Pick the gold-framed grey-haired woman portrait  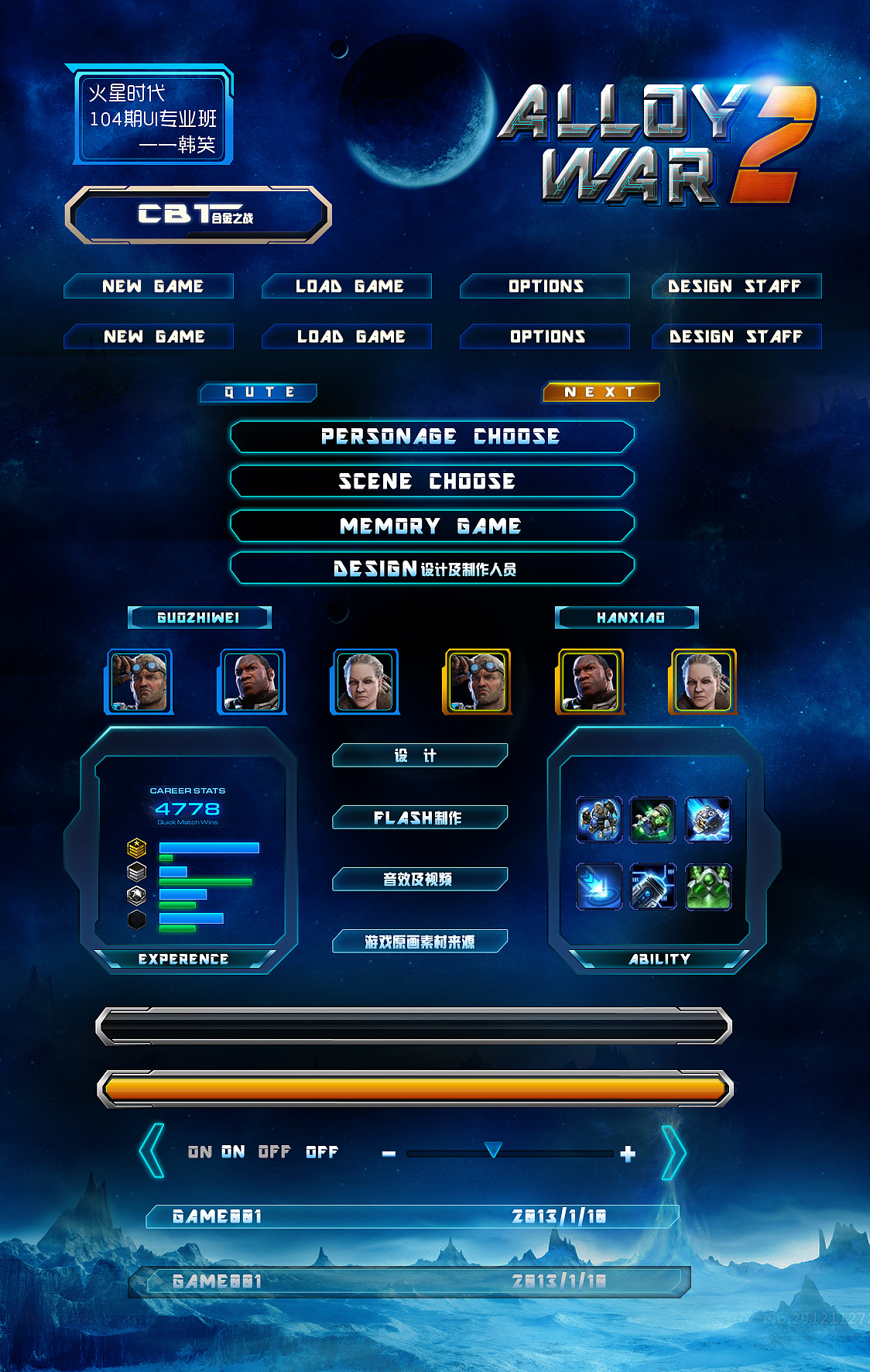(703, 681)
